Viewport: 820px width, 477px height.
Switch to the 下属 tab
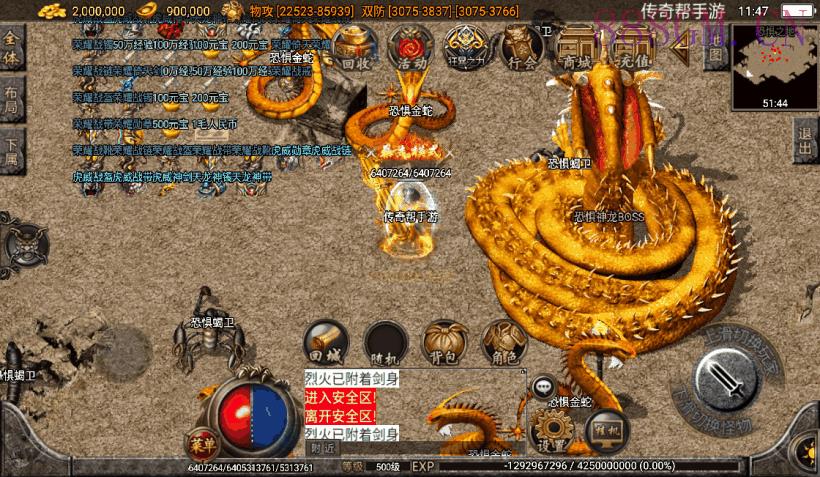[x=12, y=152]
